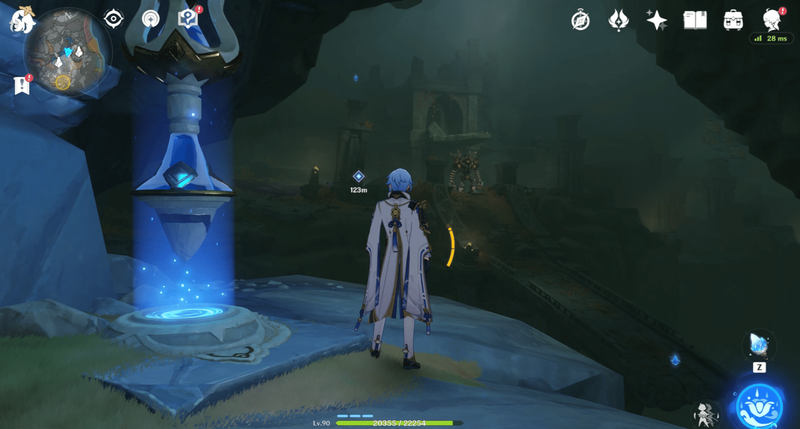Open the backpack inventory
Image resolution: width=800 pixels, height=429 pixels.
pyautogui.click(x=733, y=20)
